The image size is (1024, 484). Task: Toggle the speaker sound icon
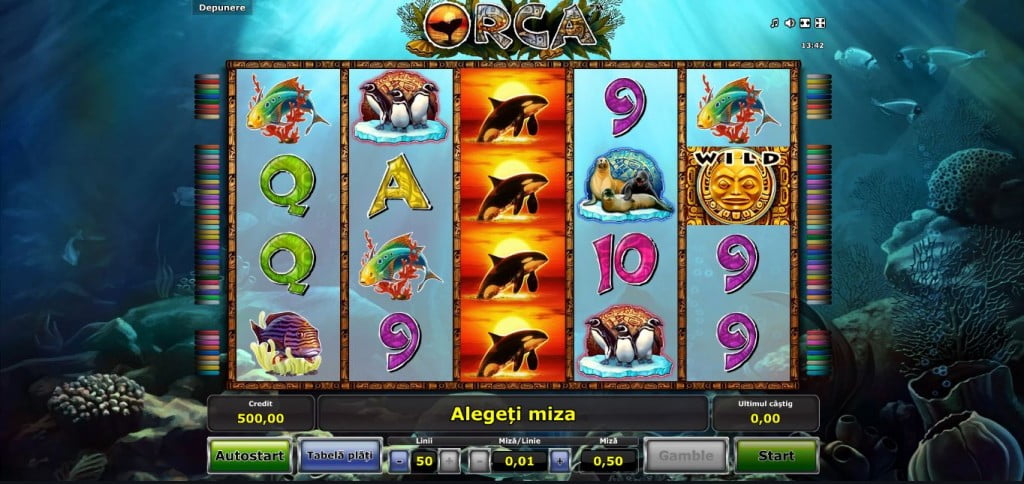coord(789,23)
